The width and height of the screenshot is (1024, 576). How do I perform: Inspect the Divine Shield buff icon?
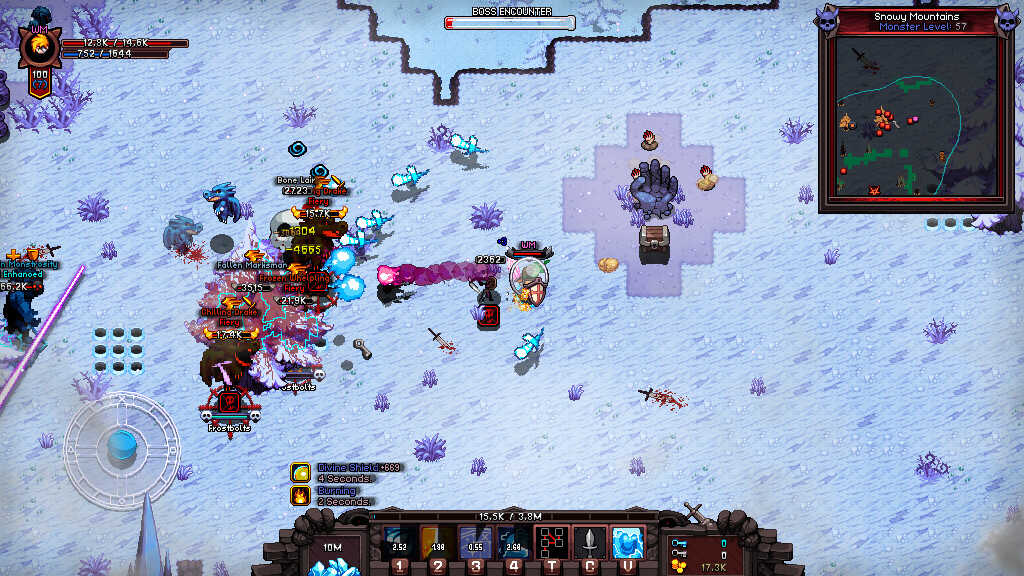pyautogui.click(x=300, y=472)
